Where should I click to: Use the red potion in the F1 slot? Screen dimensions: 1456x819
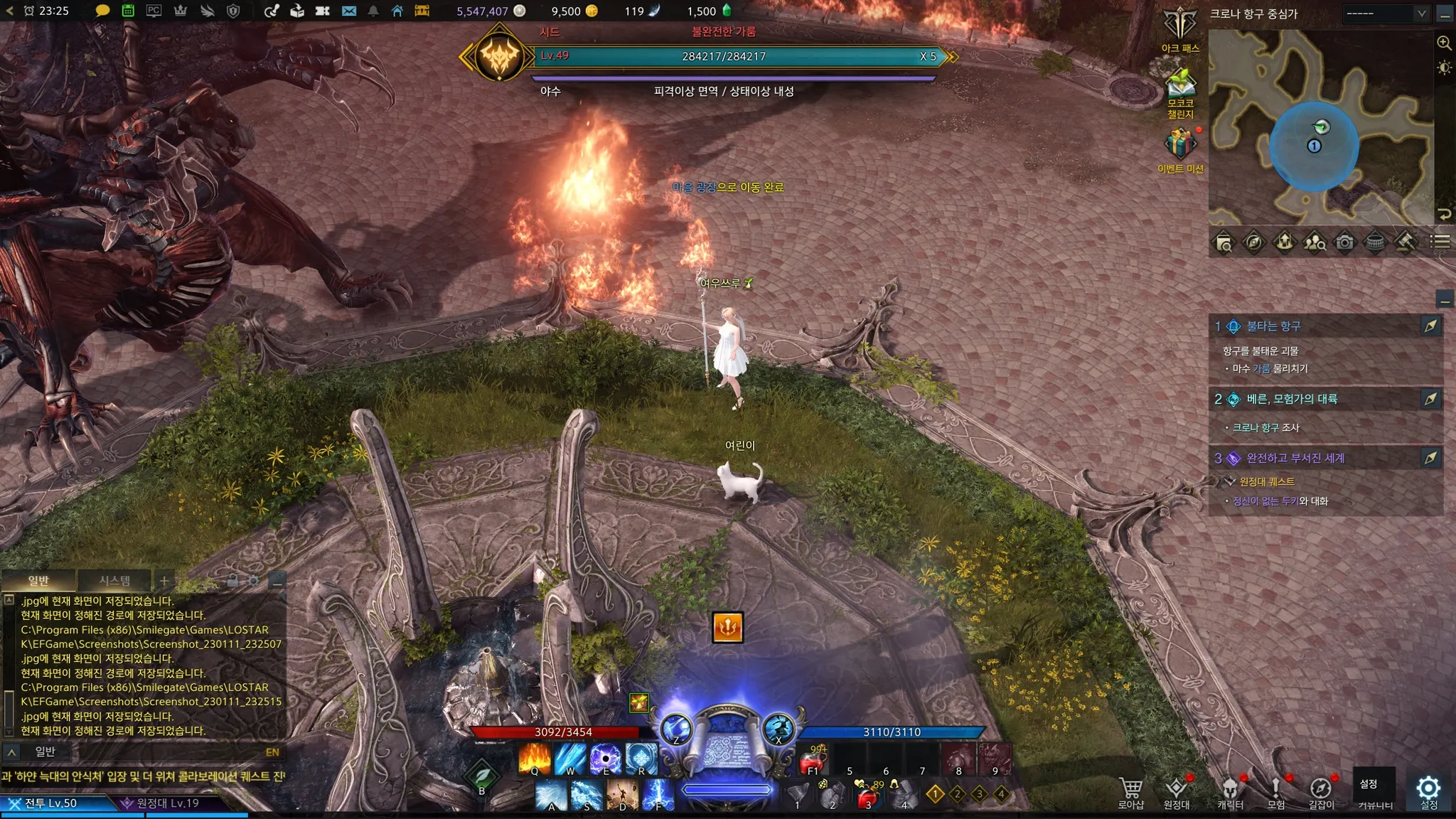813,761
